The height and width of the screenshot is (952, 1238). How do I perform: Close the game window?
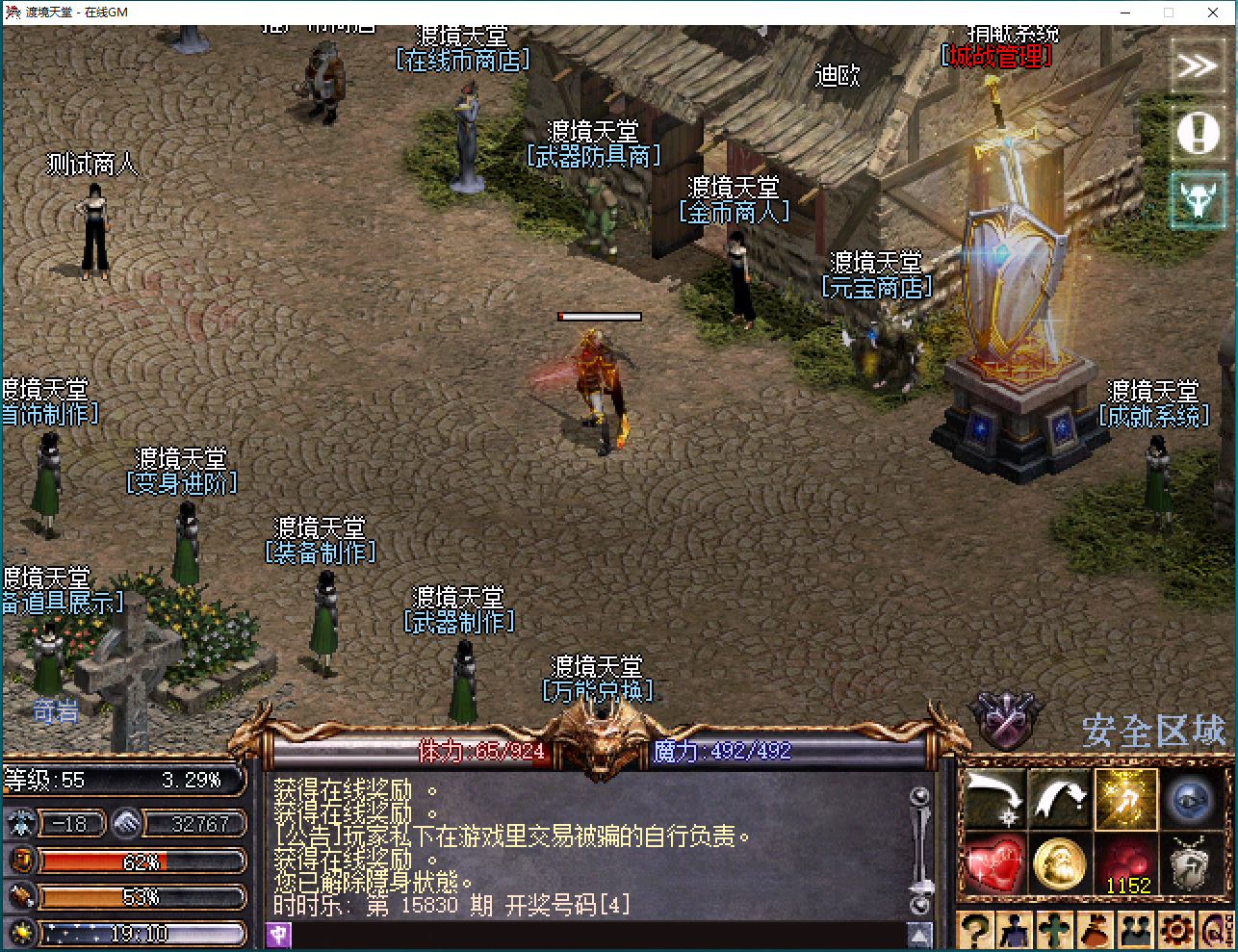1213,13
